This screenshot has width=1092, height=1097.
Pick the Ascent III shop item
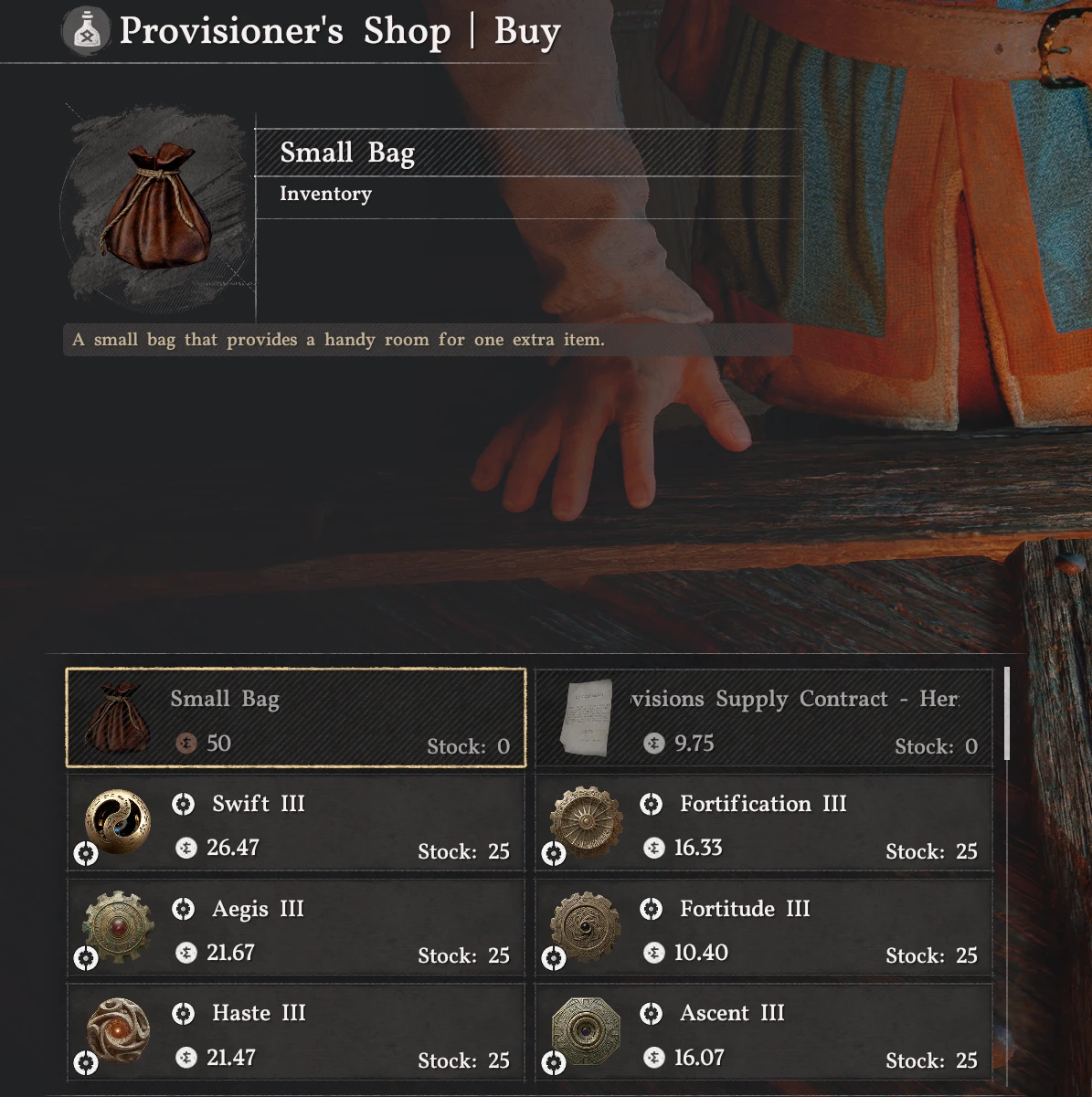(763, 1035)
